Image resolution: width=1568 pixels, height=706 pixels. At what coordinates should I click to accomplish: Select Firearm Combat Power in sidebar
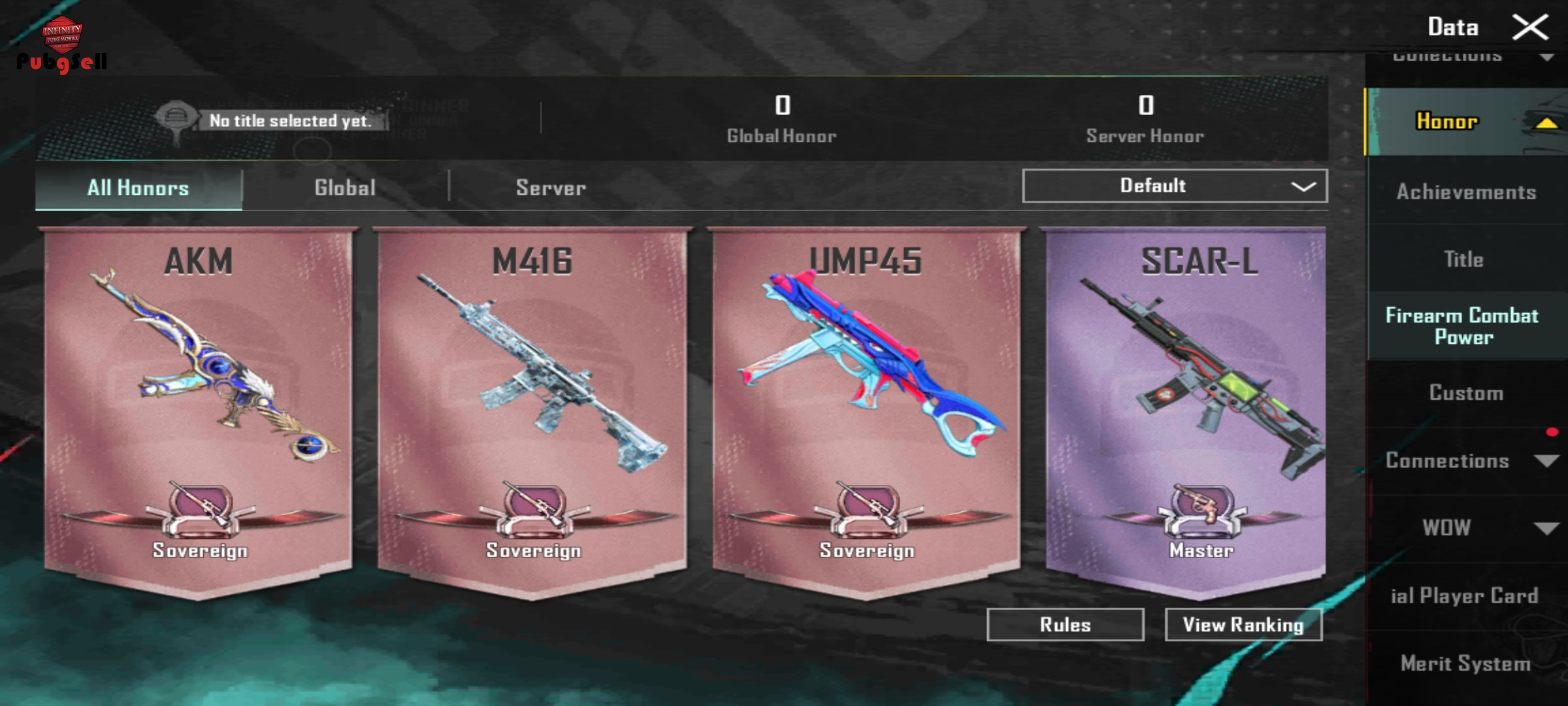pos(1462,326)
